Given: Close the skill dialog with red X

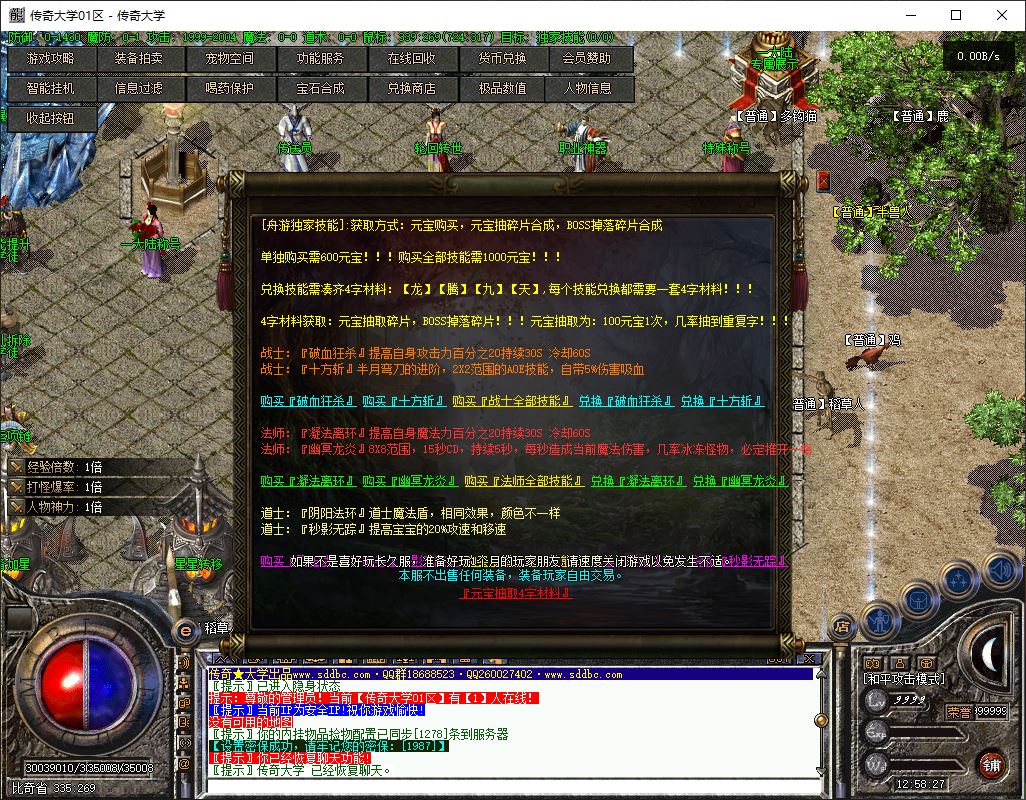Looking at the screenshot, I should pos(824,181).
